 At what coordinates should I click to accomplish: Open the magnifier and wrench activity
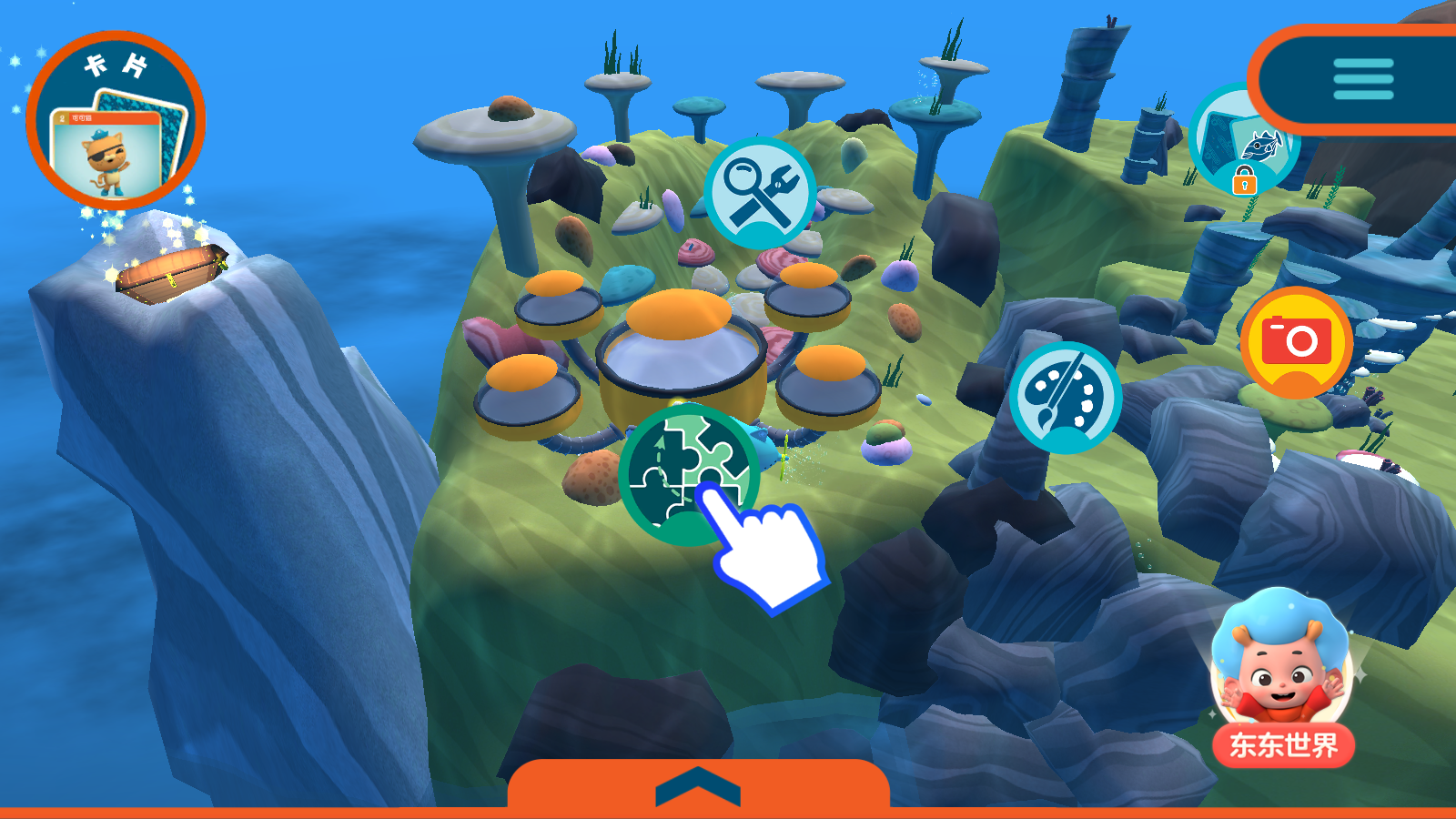[760, 193]
